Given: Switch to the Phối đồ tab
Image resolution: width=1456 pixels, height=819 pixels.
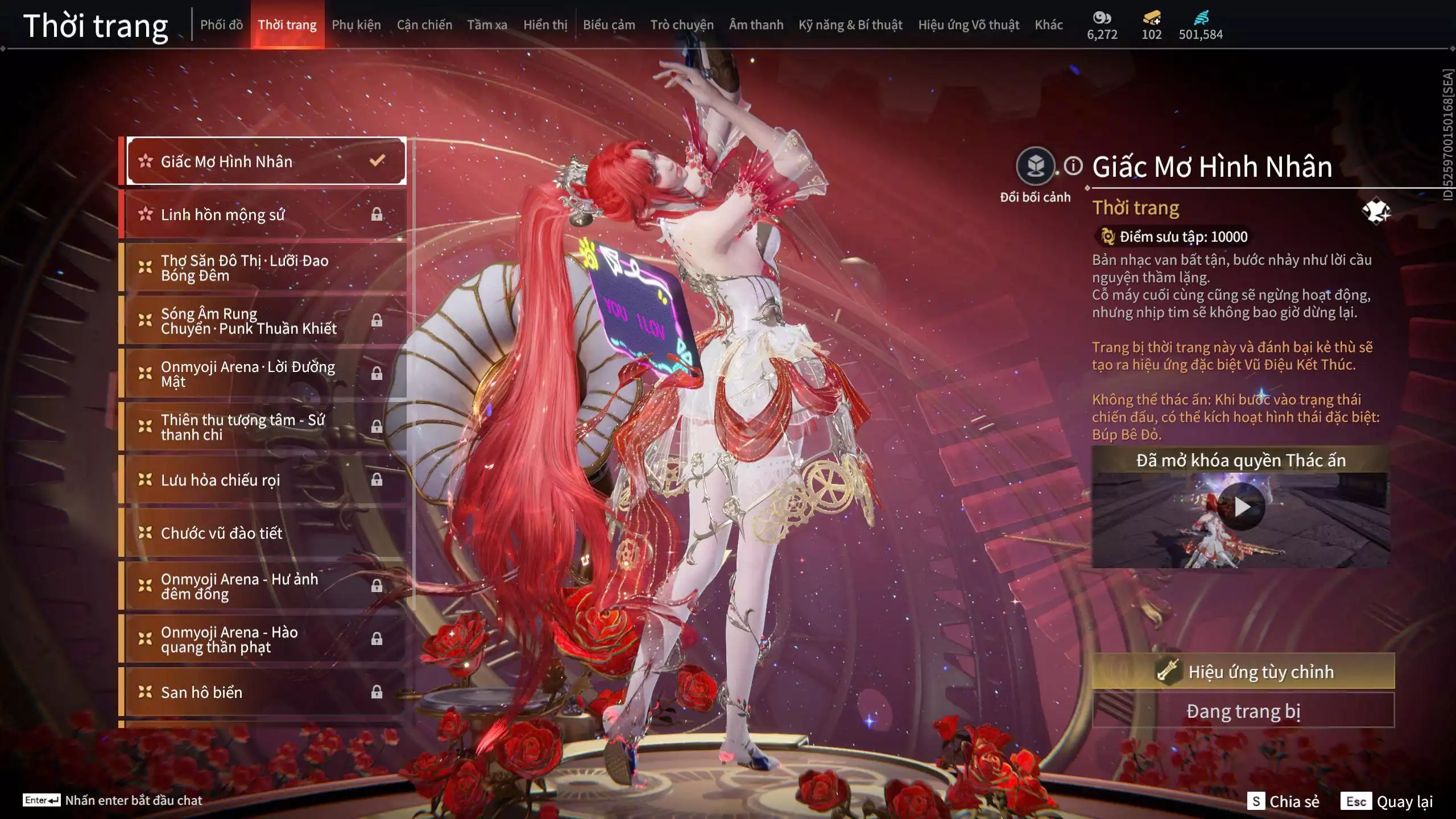Looking at the screenshot, I should tap(221, 25).
